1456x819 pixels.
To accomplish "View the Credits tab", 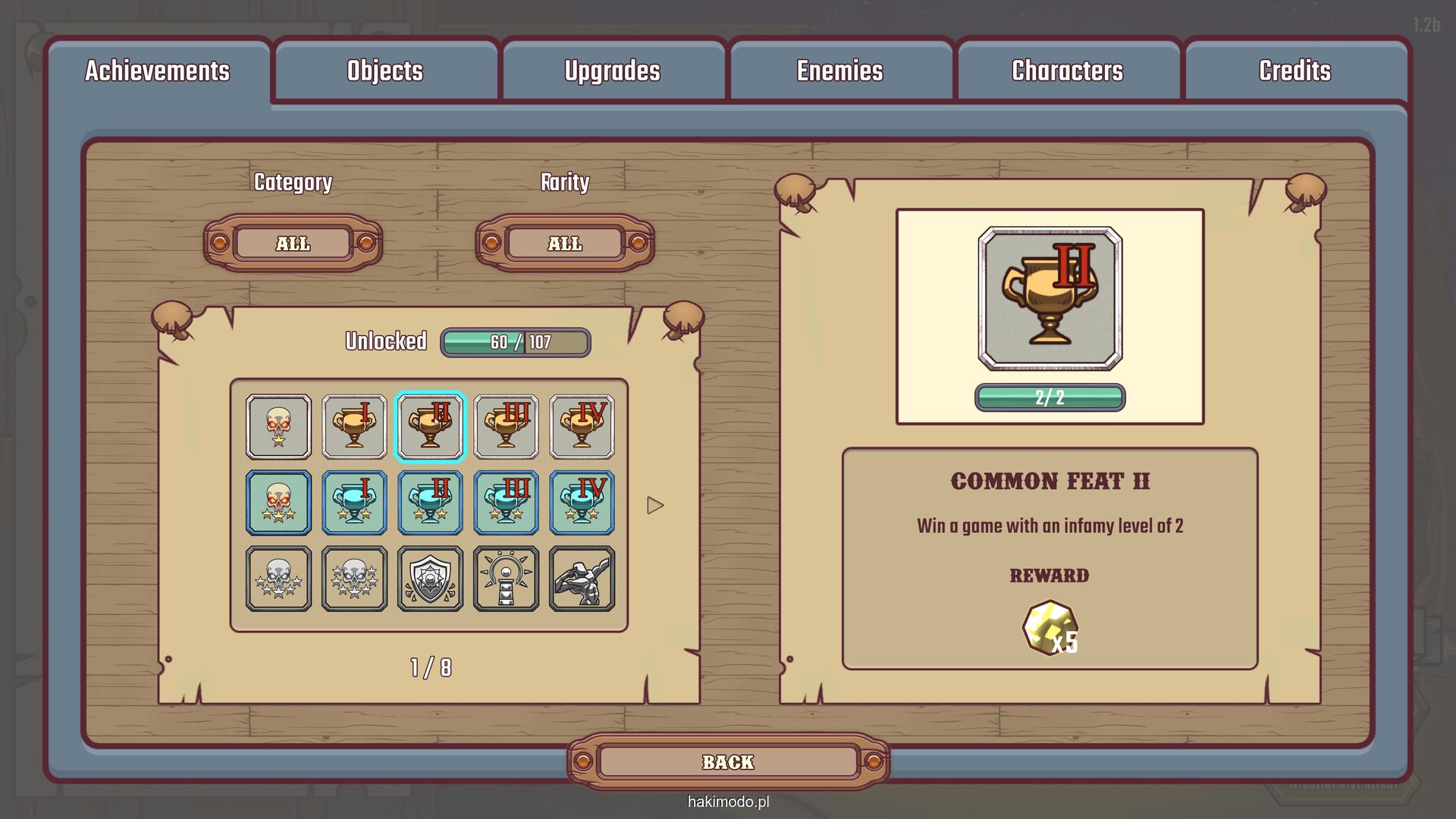I will pos(1295,71).
